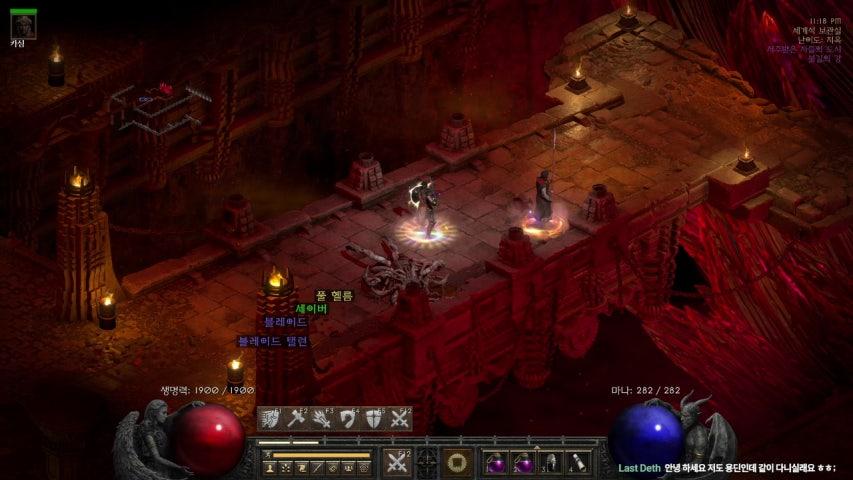Use the purple potion in belt slot 2

pos(523,463)
